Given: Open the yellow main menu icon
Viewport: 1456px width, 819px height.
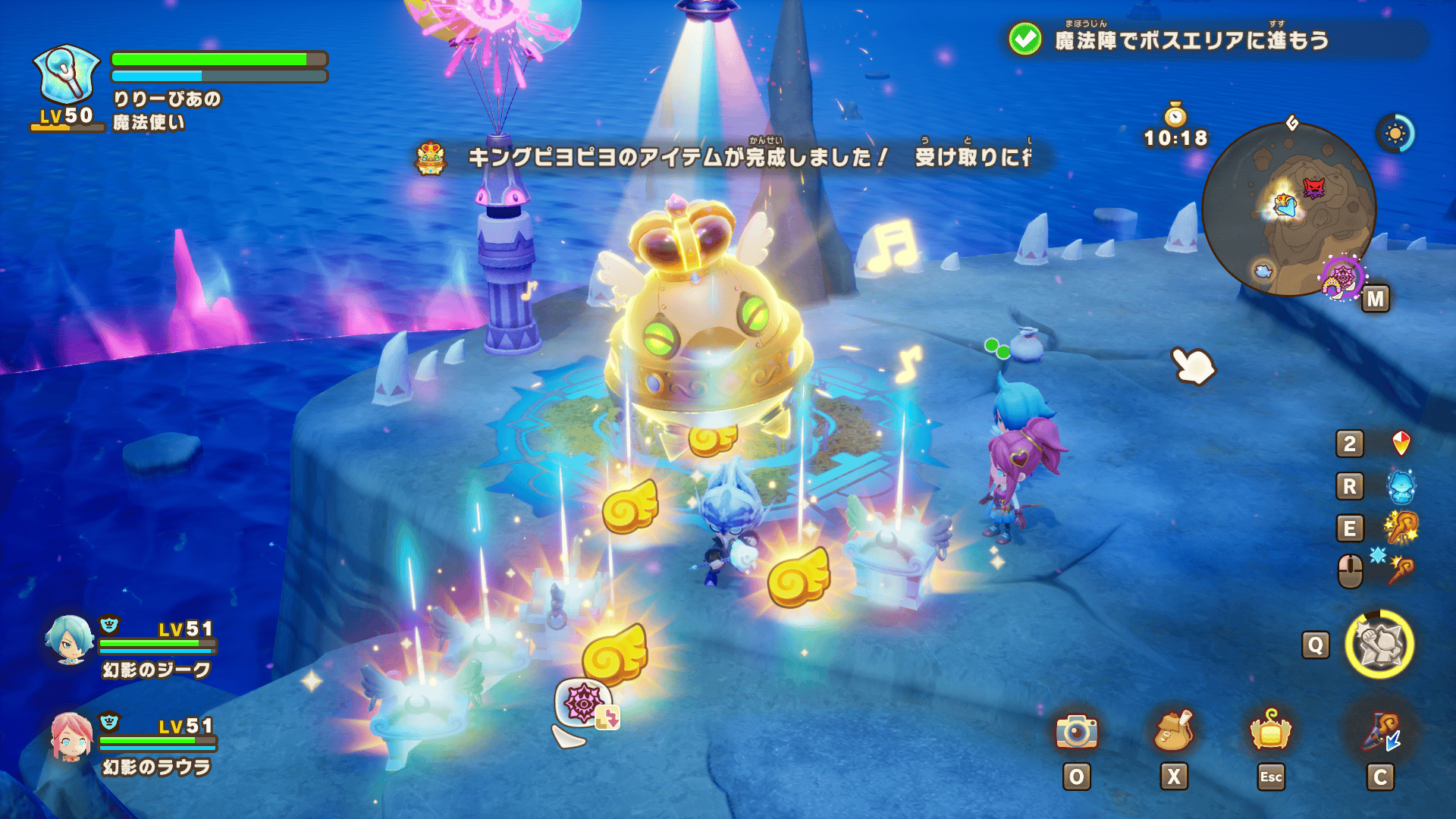Looking at the screenshot, I should point(1270,732).
